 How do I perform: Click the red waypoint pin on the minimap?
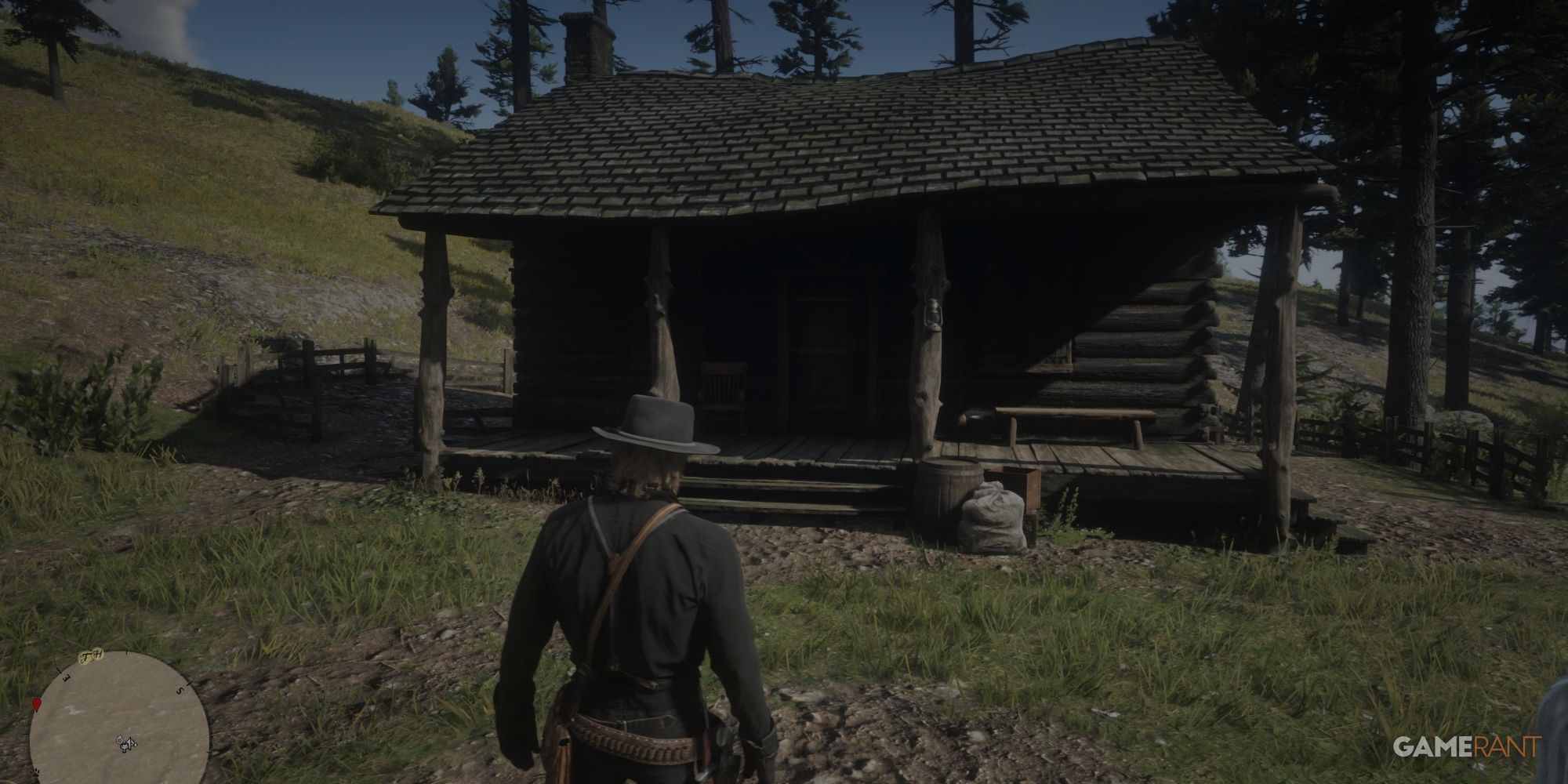coord(37,704)
